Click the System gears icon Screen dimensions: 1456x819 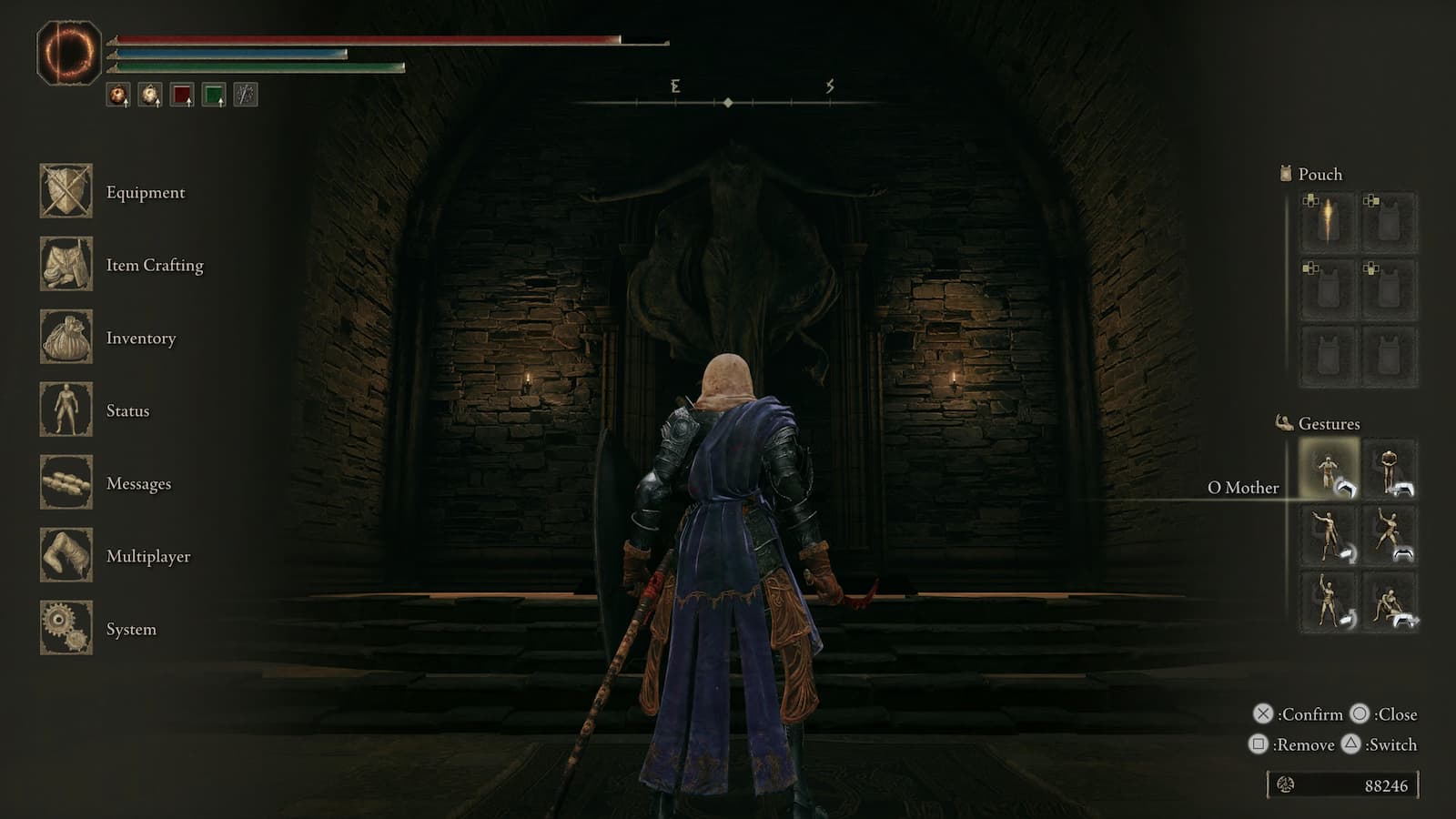click(x=66, y=629)
